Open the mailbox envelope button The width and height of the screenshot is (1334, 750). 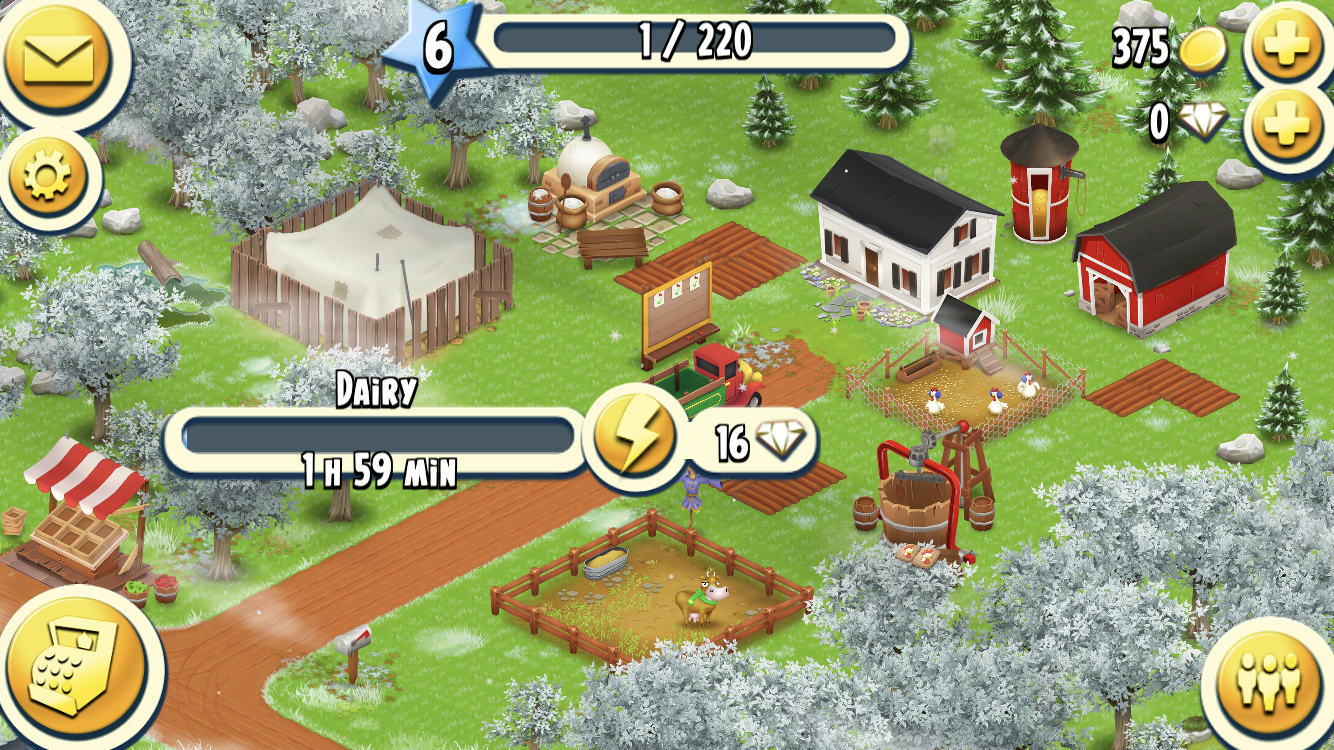[x=62, y=58]
